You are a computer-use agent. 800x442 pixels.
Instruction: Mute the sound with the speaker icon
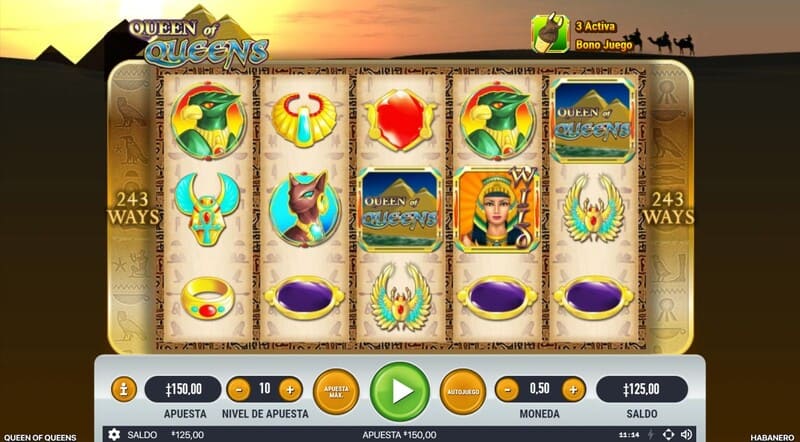coord(686,435)
